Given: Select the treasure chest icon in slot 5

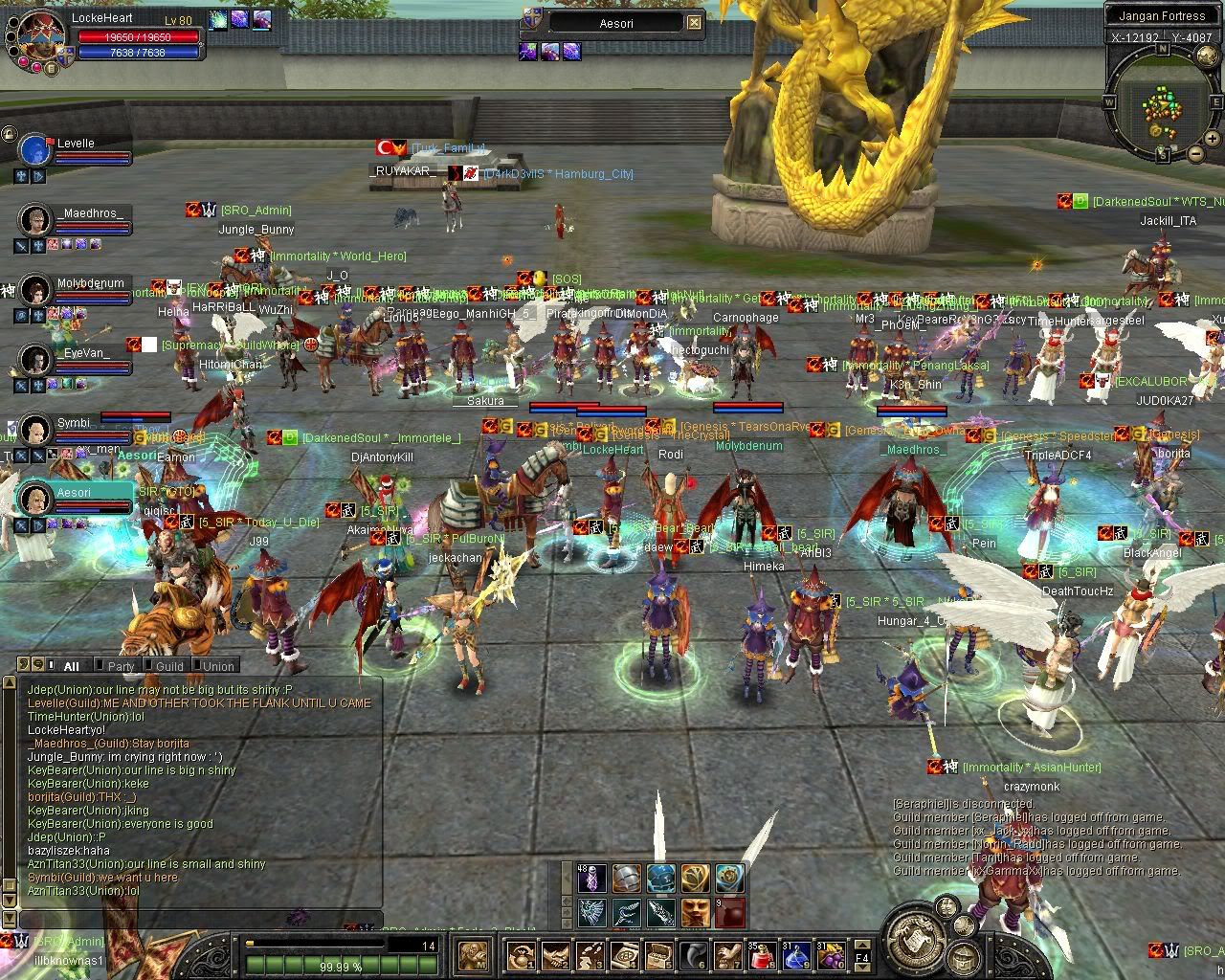Looking at the screenshot, I should pyautogui.click(x=658, y=955).
